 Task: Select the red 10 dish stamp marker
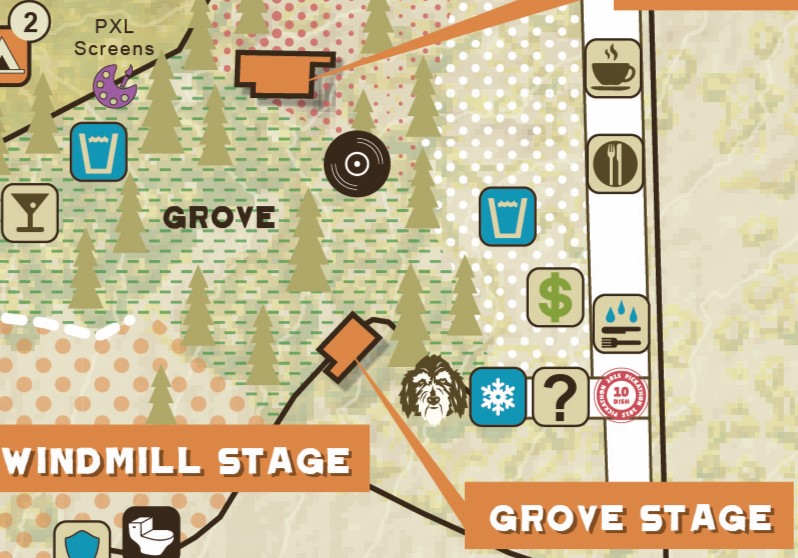pos(622,398)
